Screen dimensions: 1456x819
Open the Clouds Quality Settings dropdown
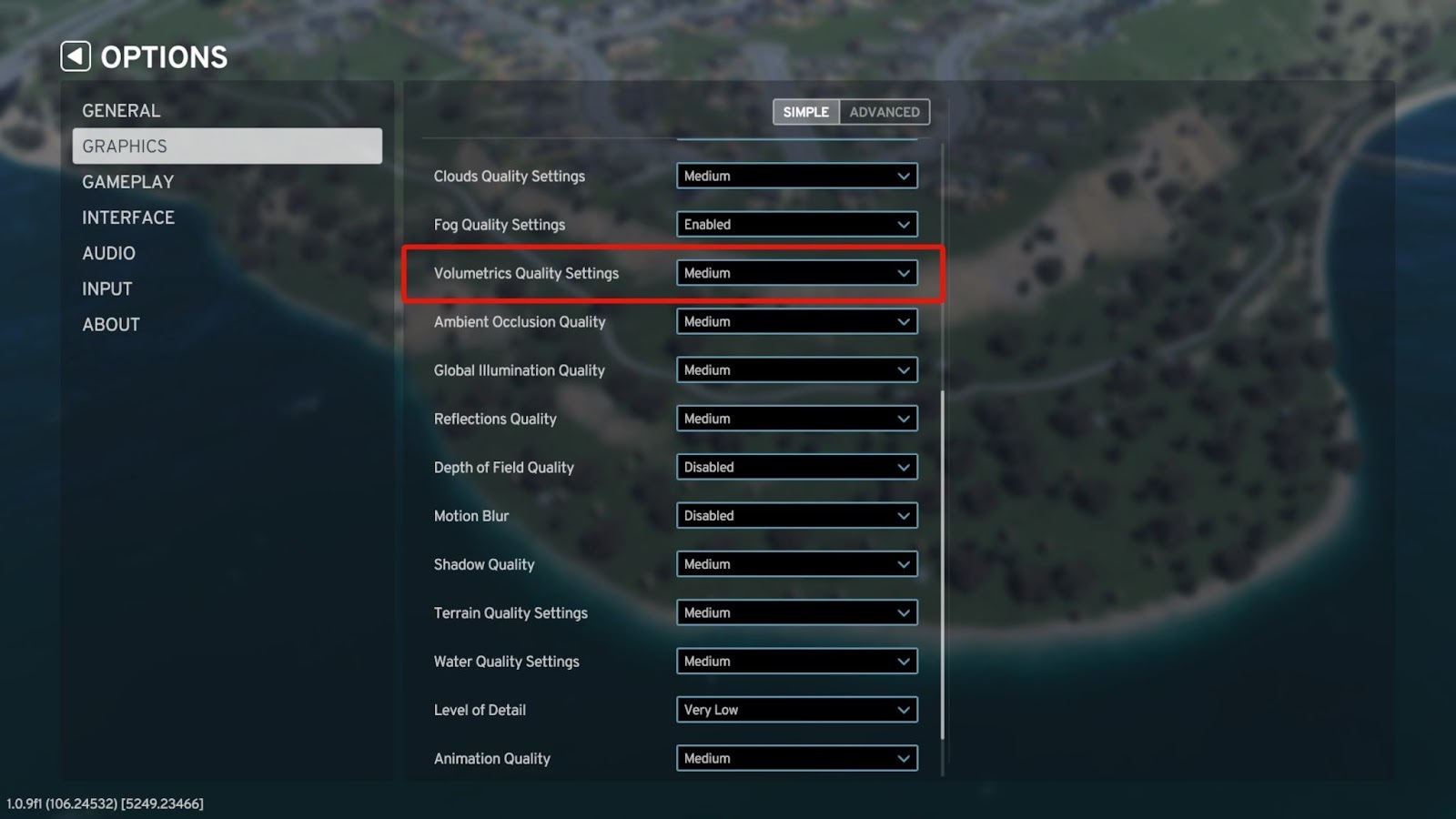[796, 176]
